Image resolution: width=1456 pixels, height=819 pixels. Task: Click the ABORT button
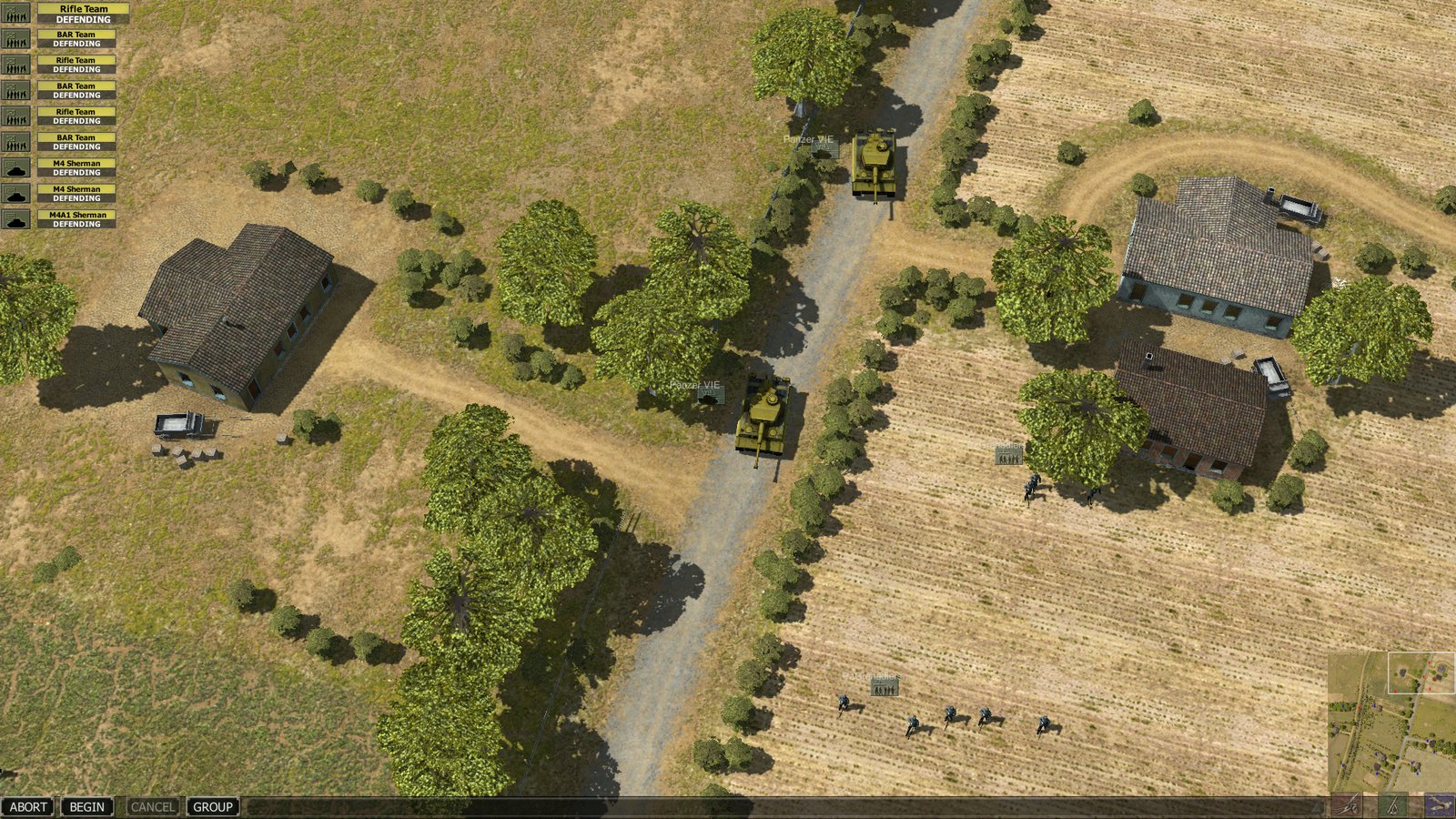[x=28, y=807]
